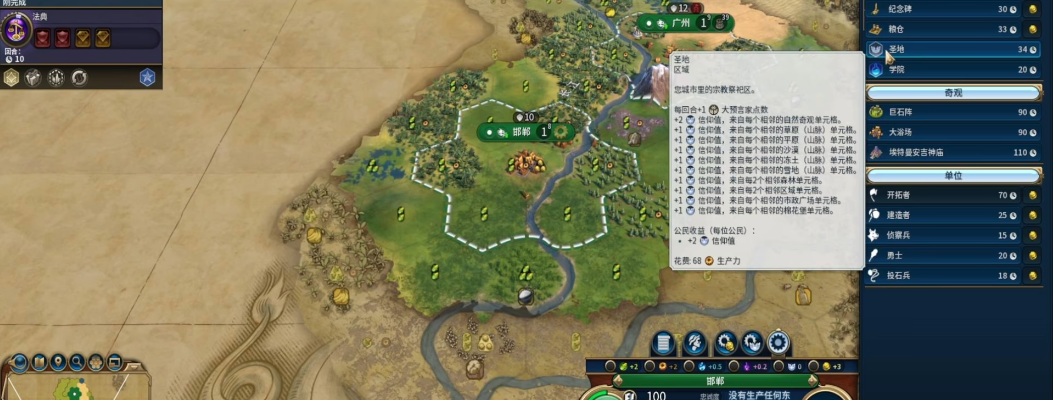This screenshot has height=400, width=1053.
Task: Click the 邯郸 city banner
Action: [x=521, y=132]
